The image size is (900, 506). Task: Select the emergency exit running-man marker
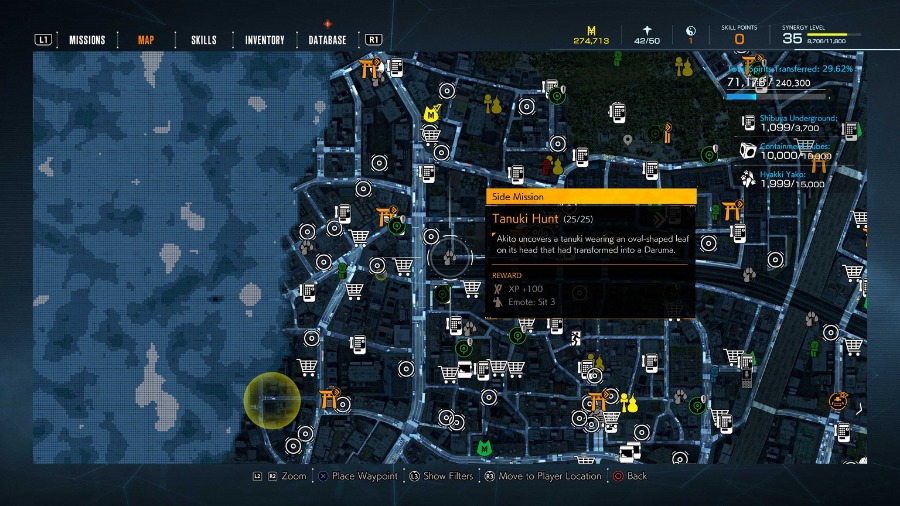(577, 339)
